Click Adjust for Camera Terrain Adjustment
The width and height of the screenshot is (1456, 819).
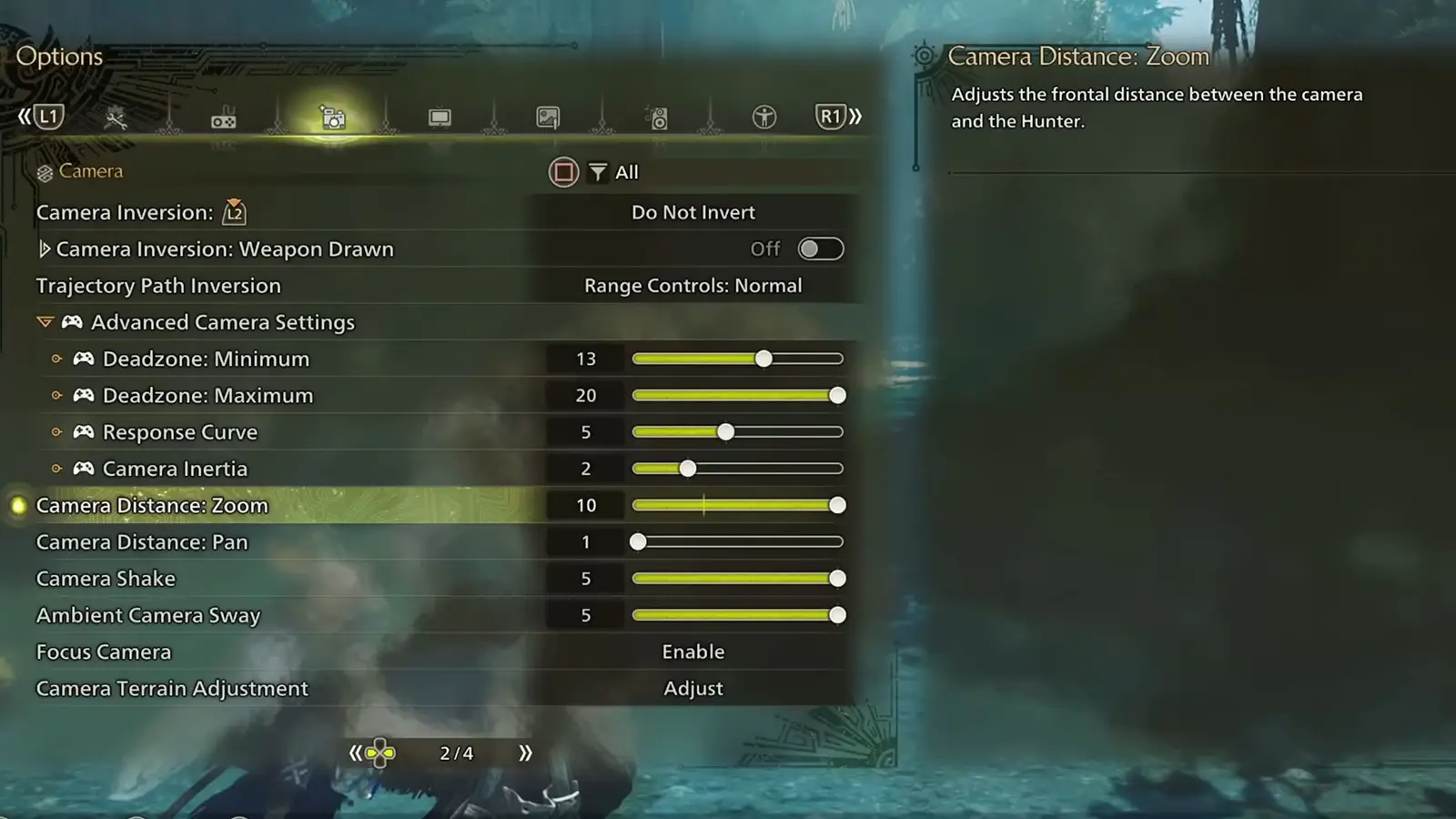[x=693, y=689]
